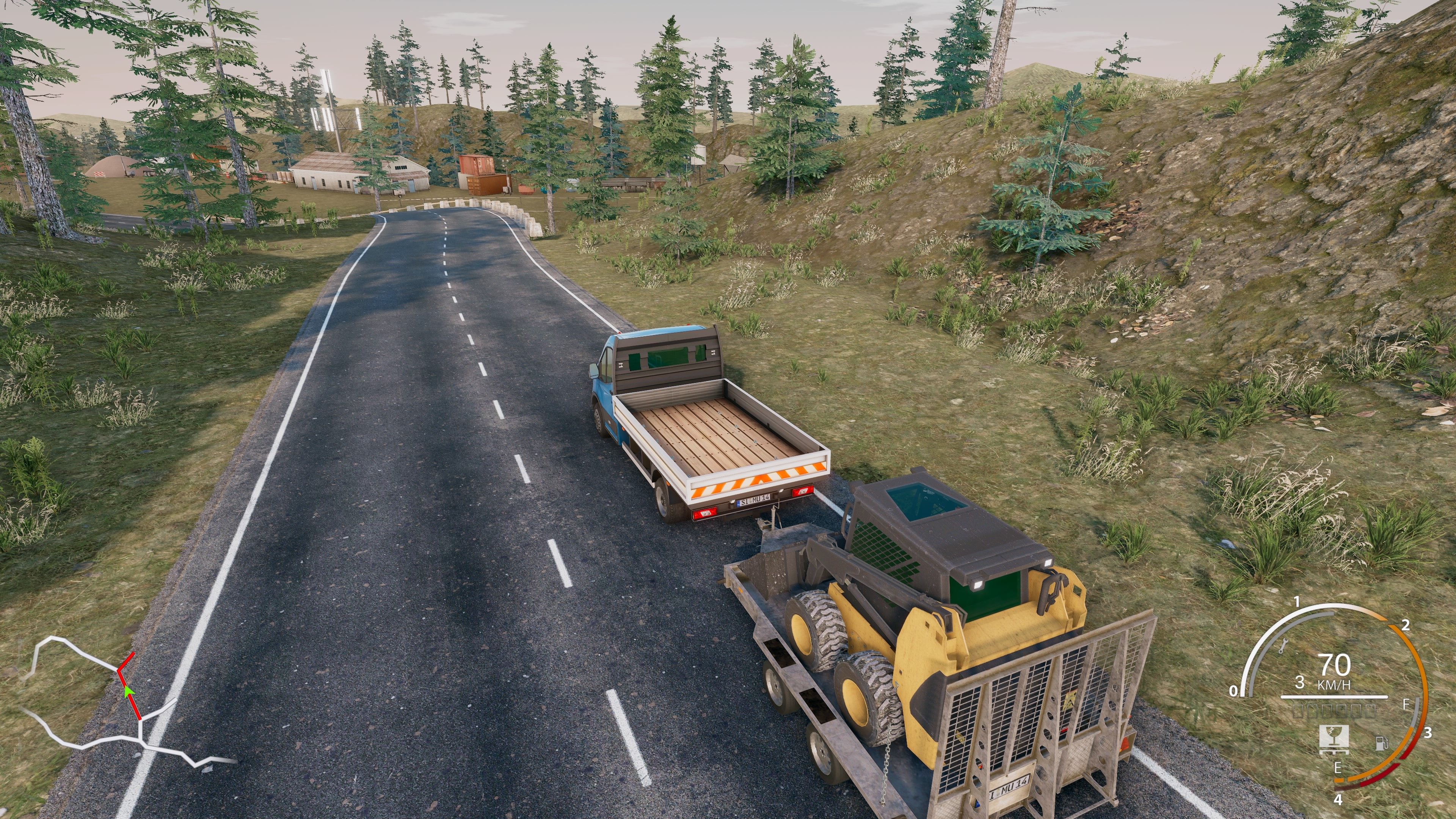Screen dimensions: 1456x819
Task: Click the green player arrow on the minimap
Action: (129, 692)
